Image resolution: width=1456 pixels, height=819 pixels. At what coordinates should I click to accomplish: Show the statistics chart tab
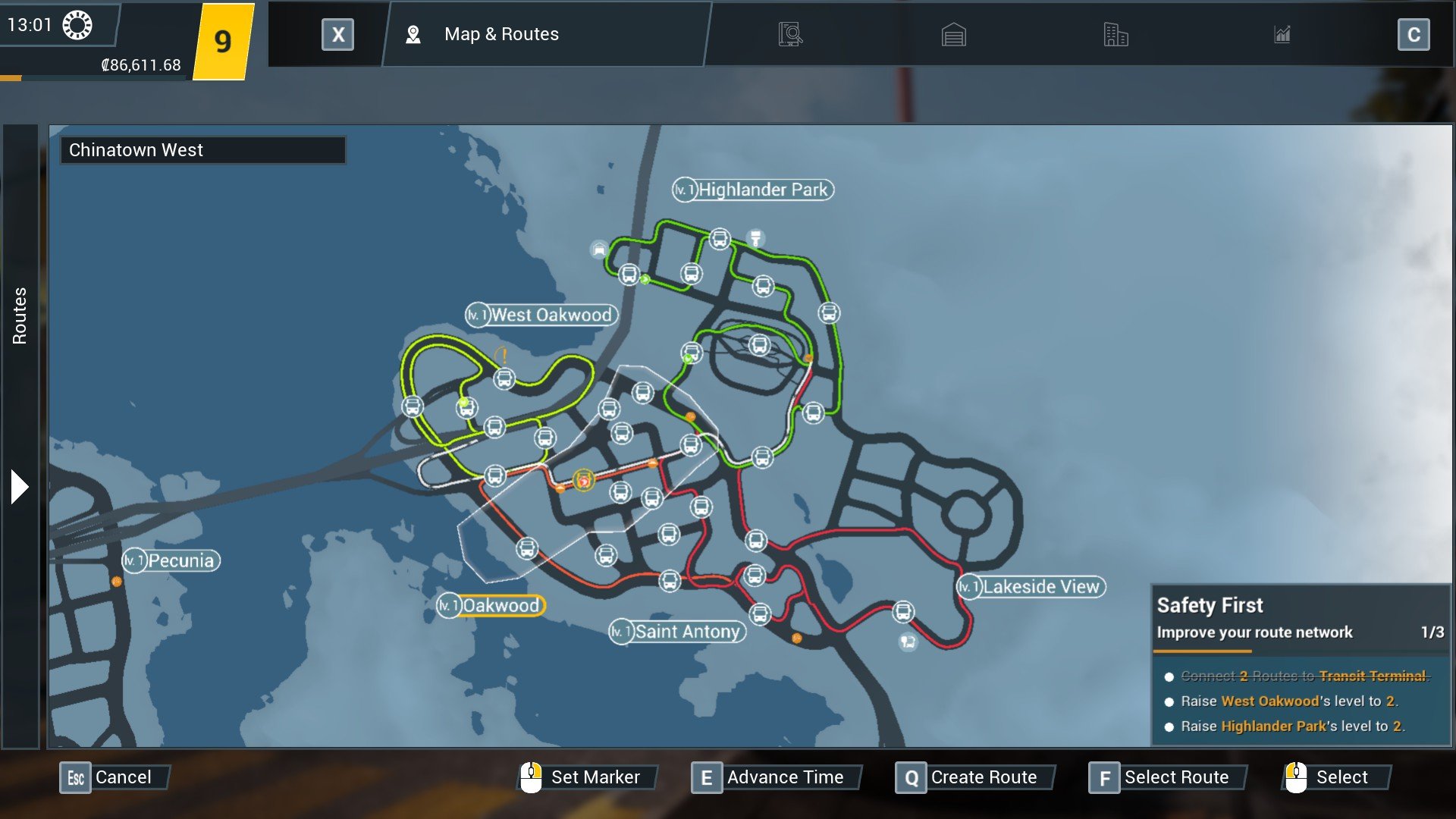pyautogui.click(x=1282, y=35)
